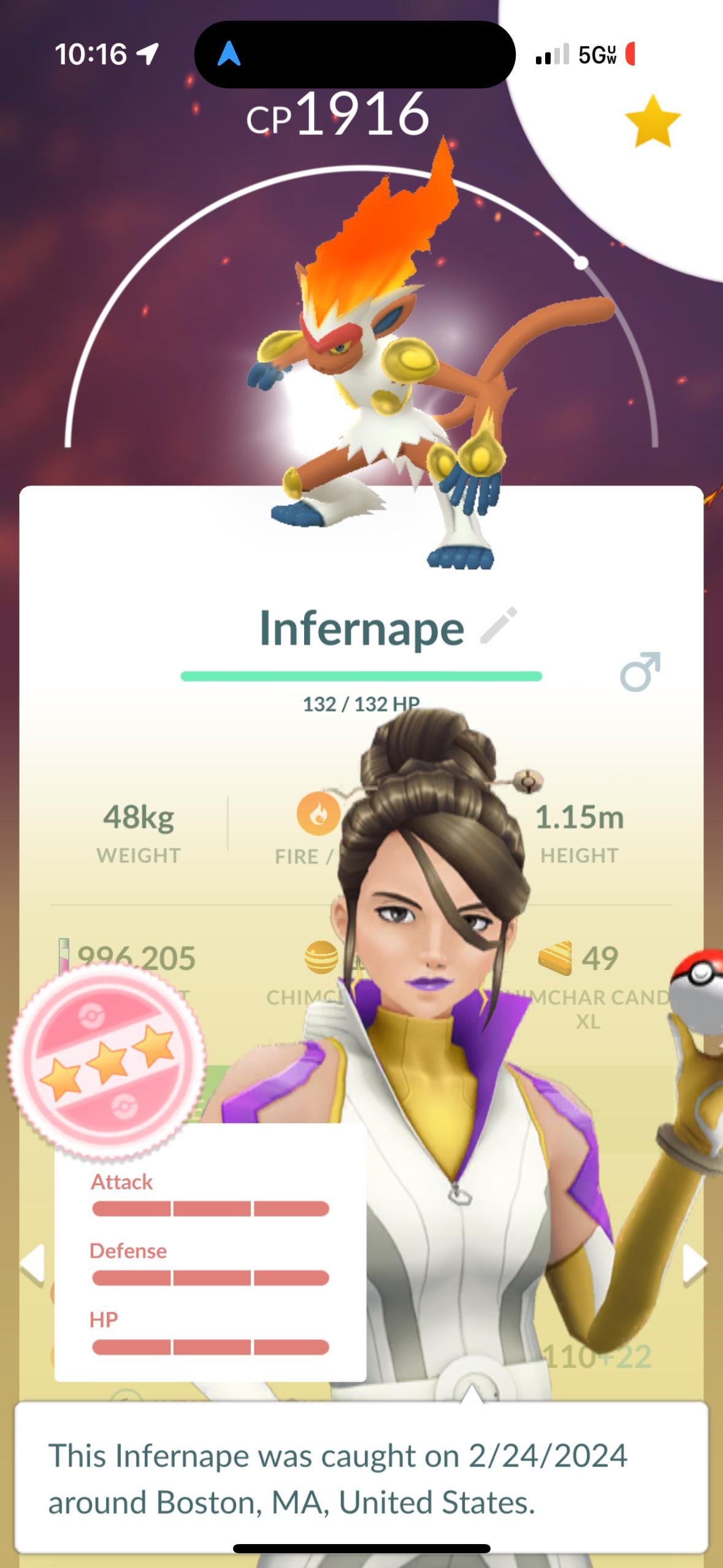This screenshot has height=1568, width=723.
Task: Edit Infernape's nickname with the pencil icon
Action: (x=499, y=626)
